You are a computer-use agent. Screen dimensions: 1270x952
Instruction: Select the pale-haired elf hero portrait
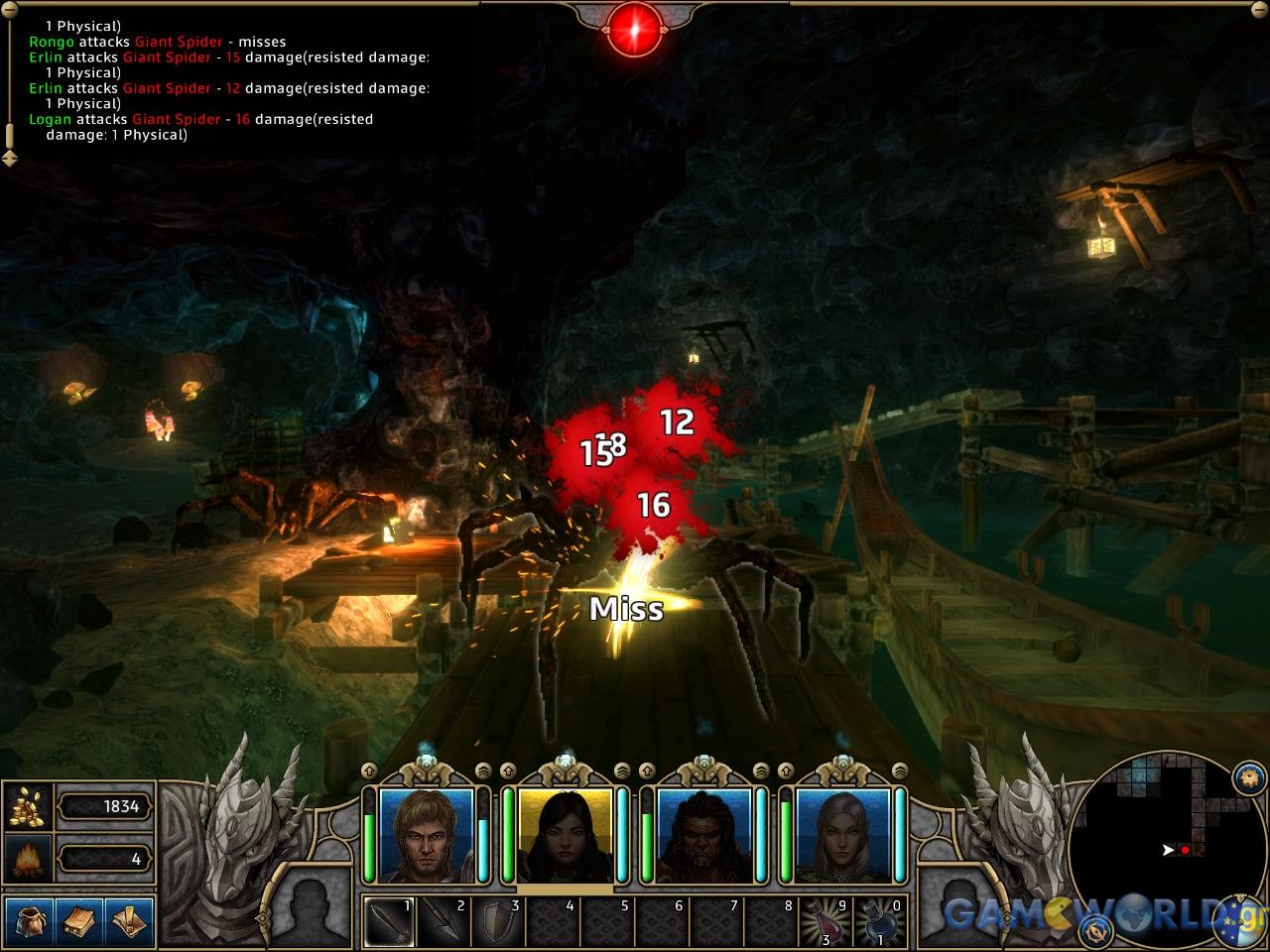842,835
